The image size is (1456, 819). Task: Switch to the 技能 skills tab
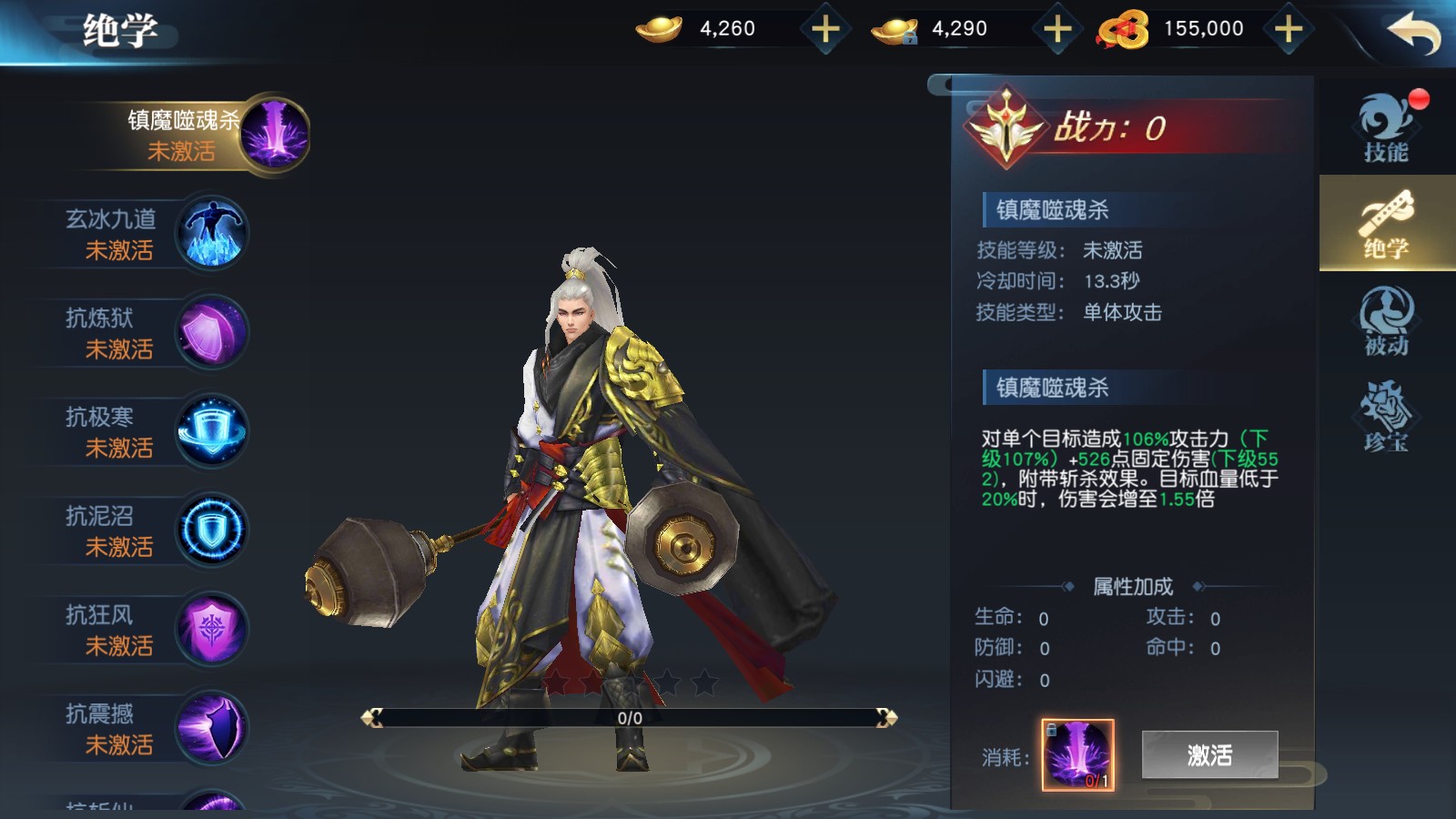pyautogui.click(x=1386, y=128)
